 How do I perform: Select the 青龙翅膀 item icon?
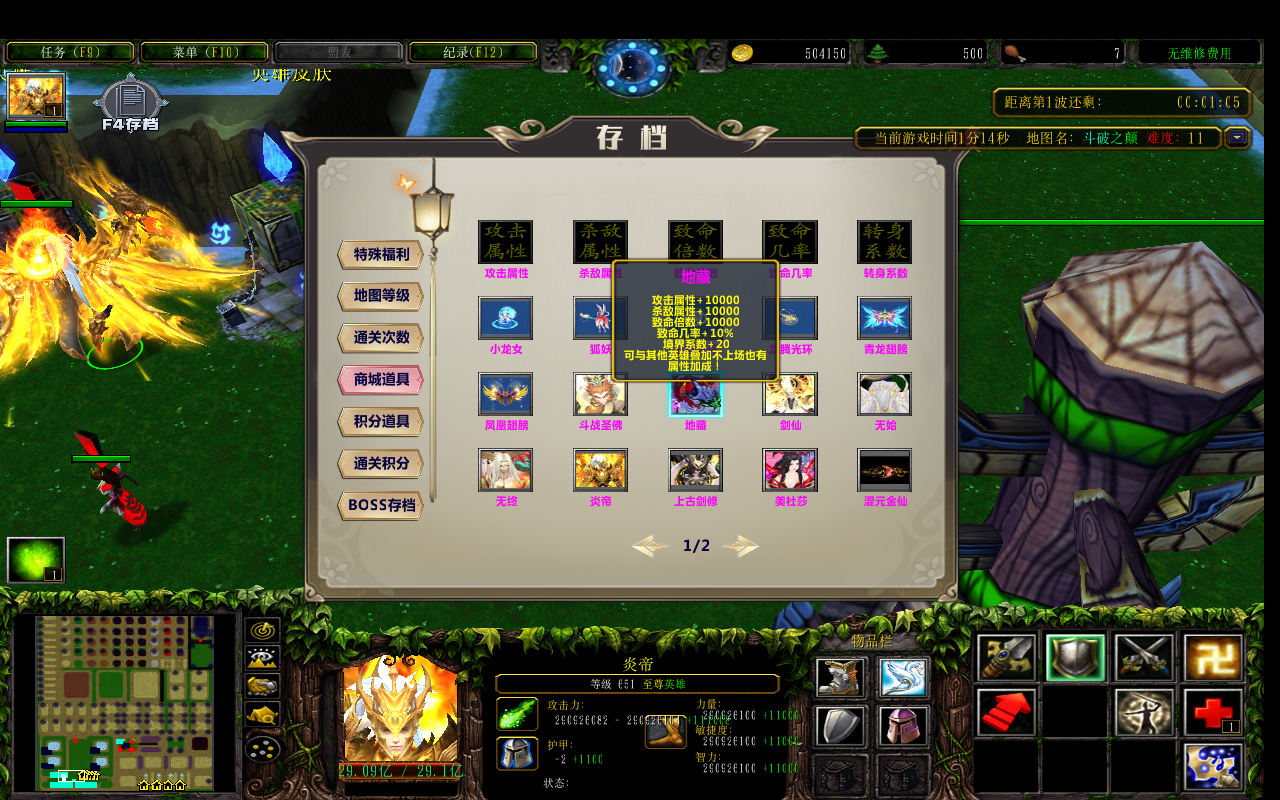click(884, 319)
